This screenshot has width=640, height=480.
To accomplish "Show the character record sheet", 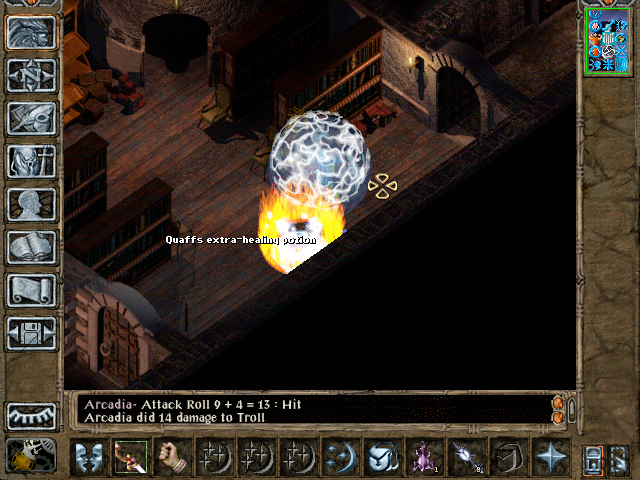I will [31, 204].
